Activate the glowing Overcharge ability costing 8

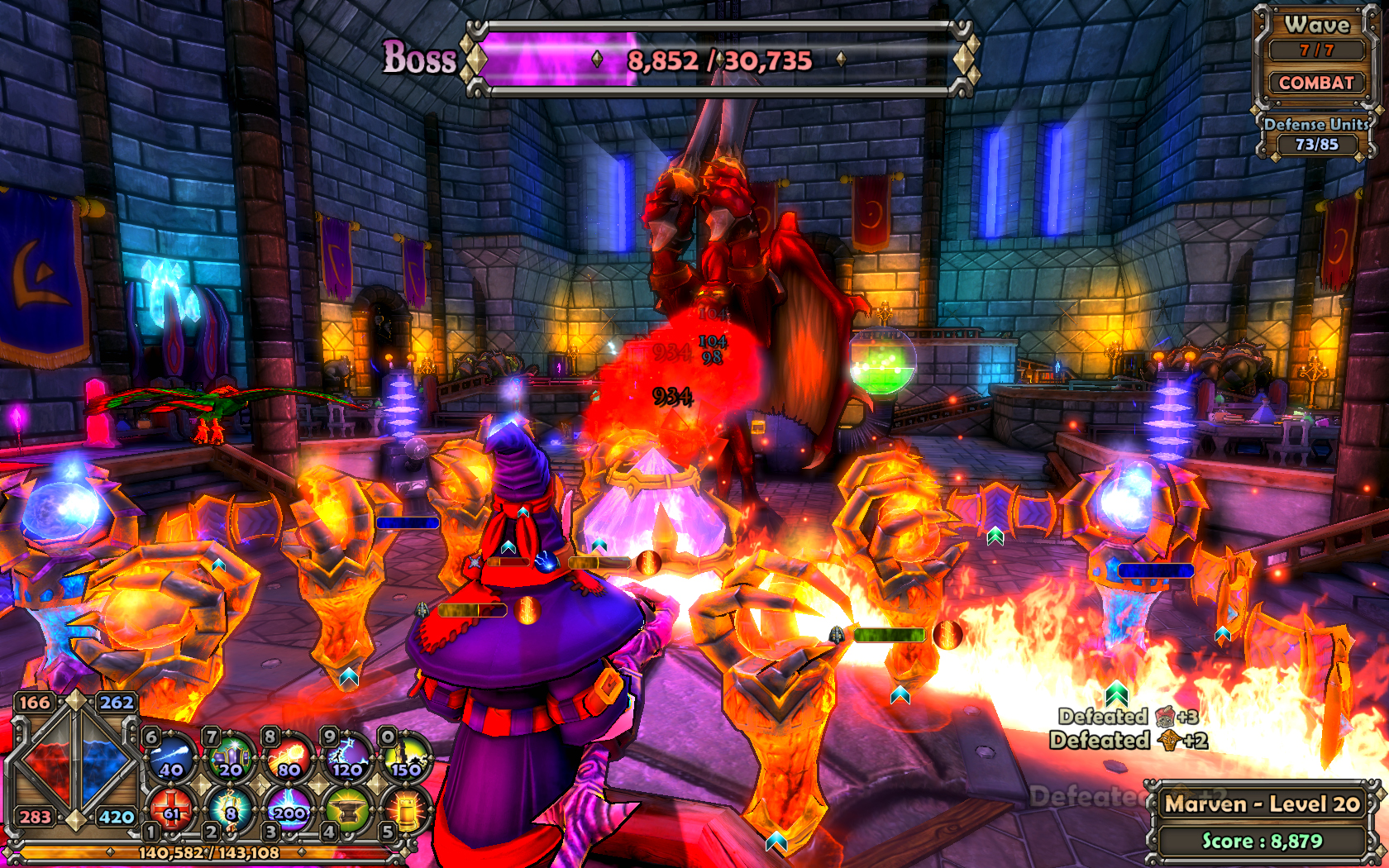pyautogui.click(x=231, y=811)
